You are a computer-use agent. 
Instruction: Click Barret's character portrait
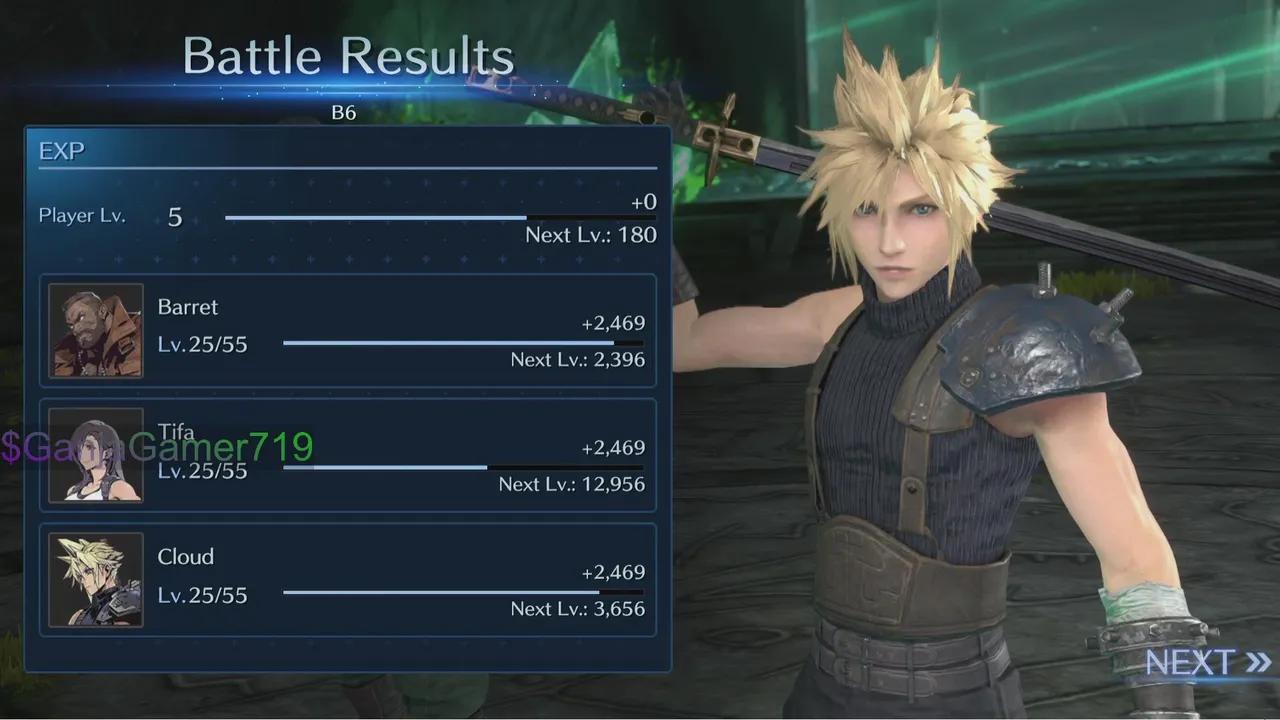tap(96, 331)
